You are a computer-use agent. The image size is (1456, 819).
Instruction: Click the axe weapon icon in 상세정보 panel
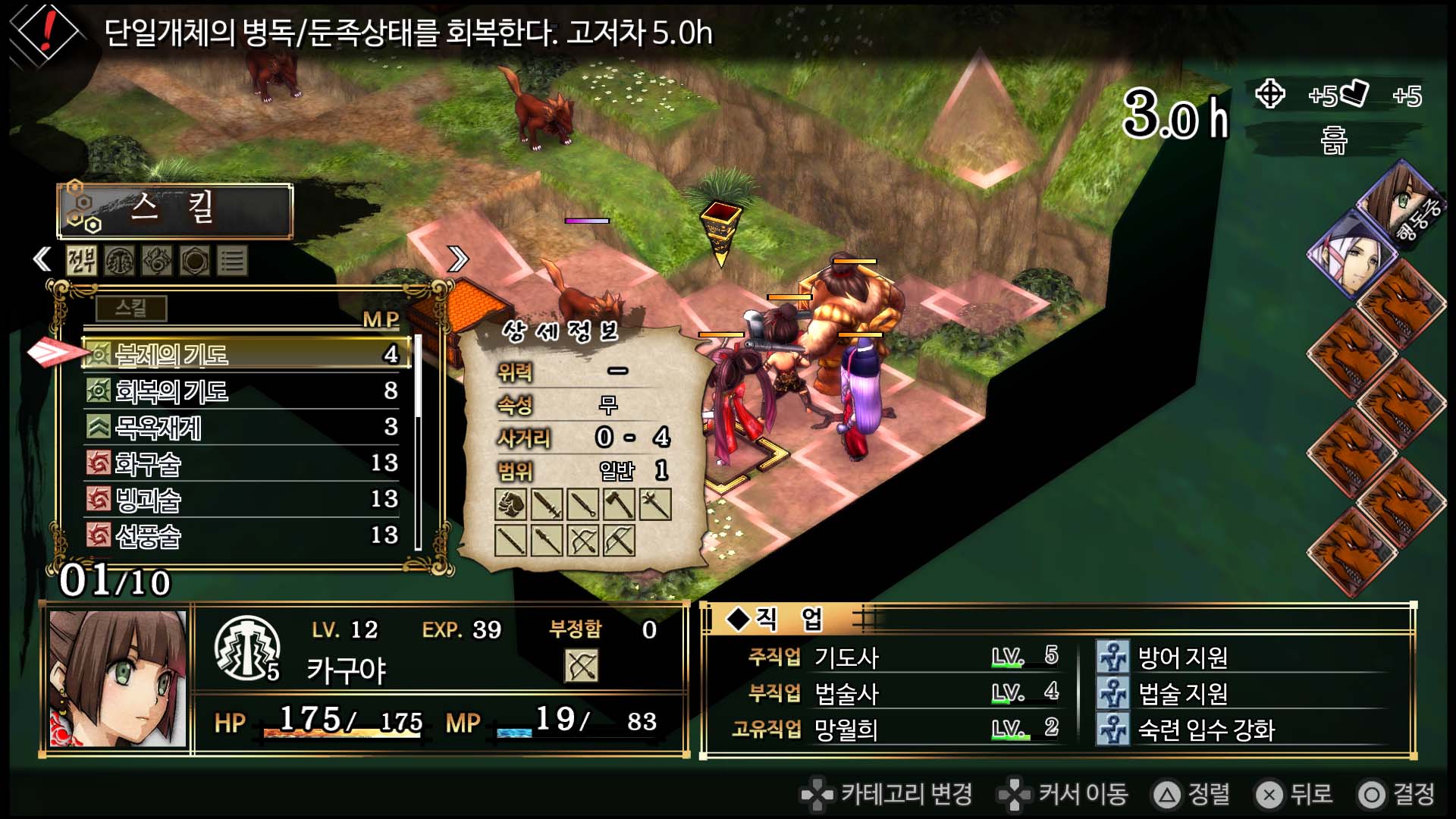(x=620, y=504)
